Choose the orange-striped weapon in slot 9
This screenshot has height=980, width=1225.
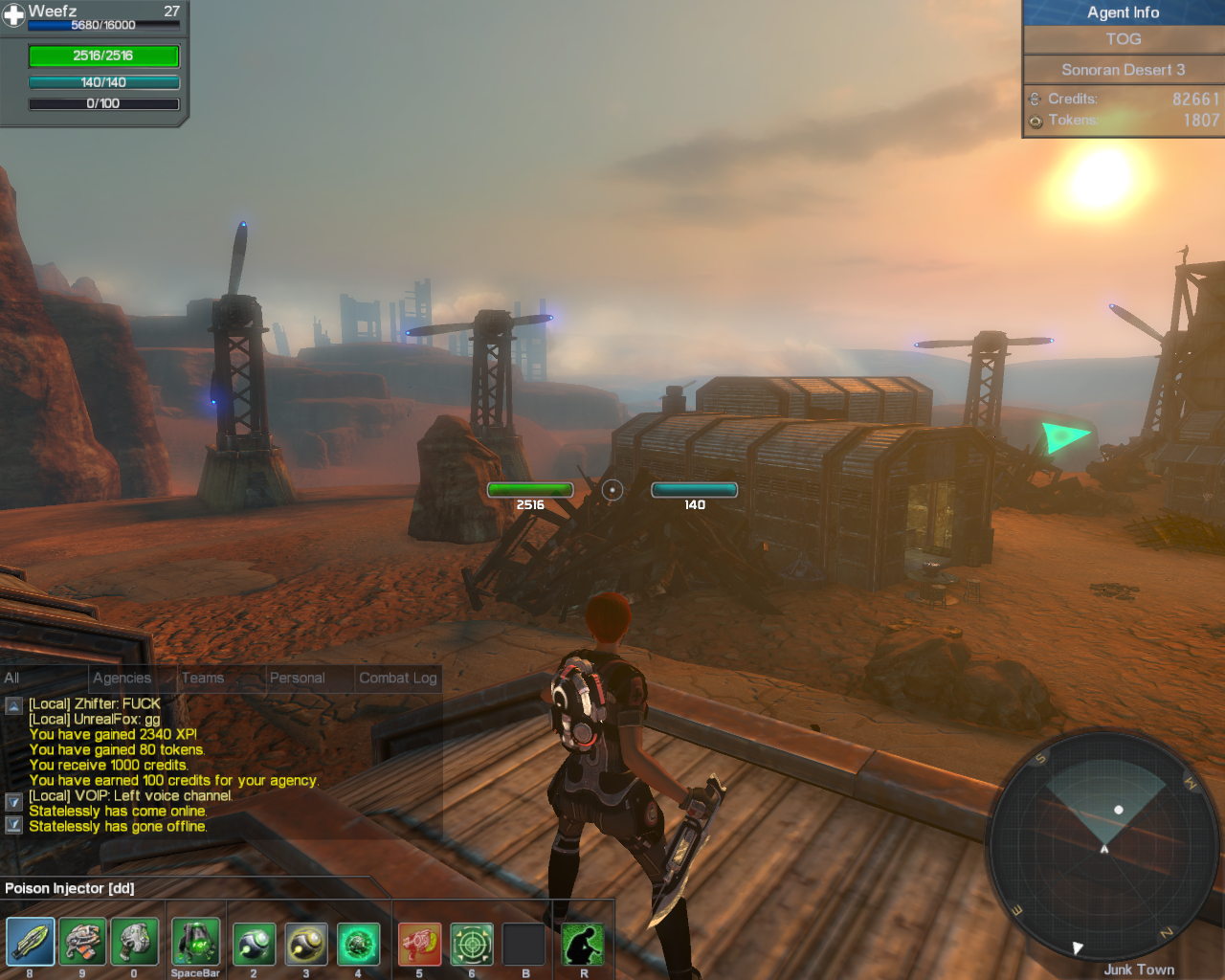[x=82, y=943]
